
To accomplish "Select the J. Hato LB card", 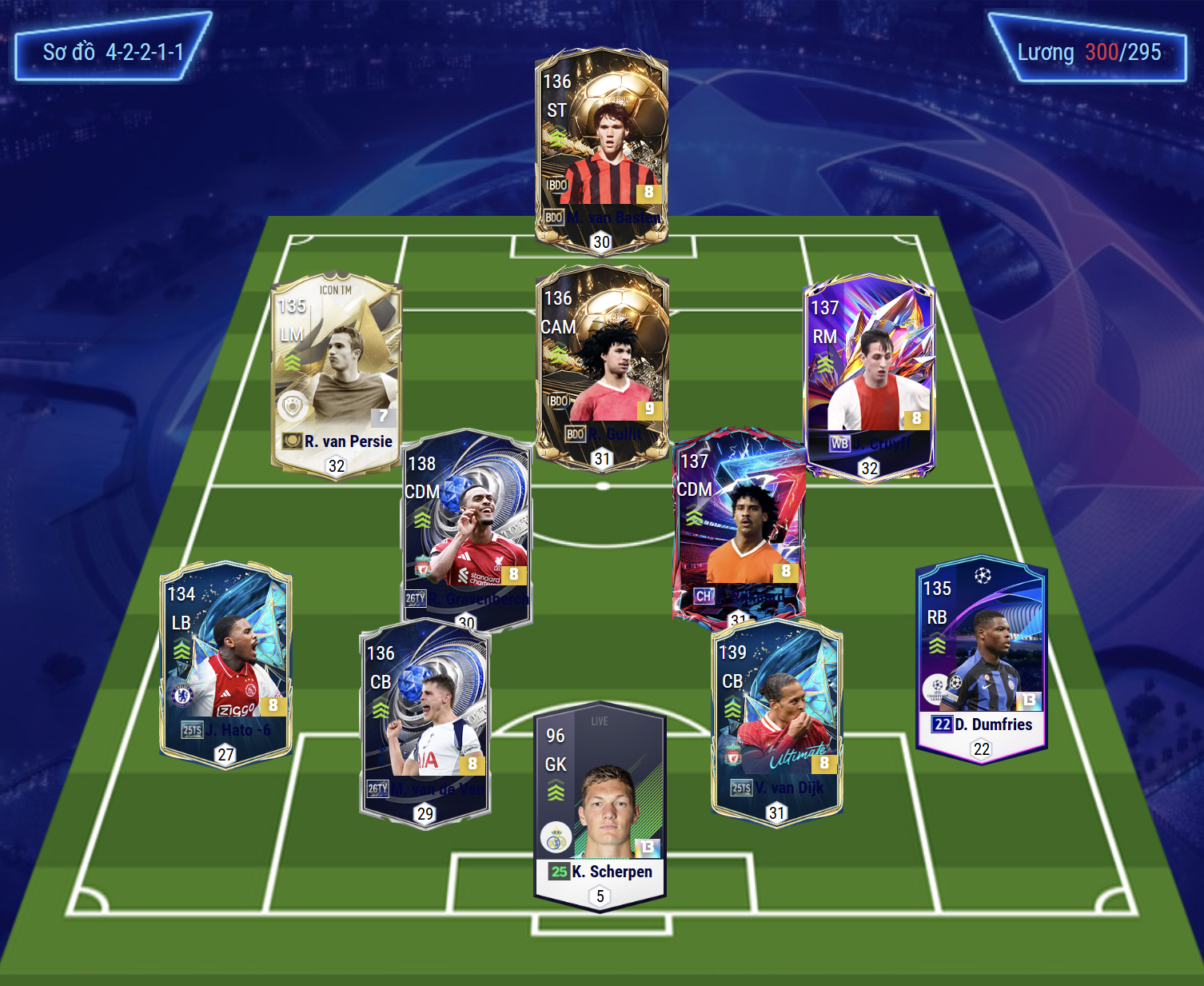I will click(x=225, y=664).
